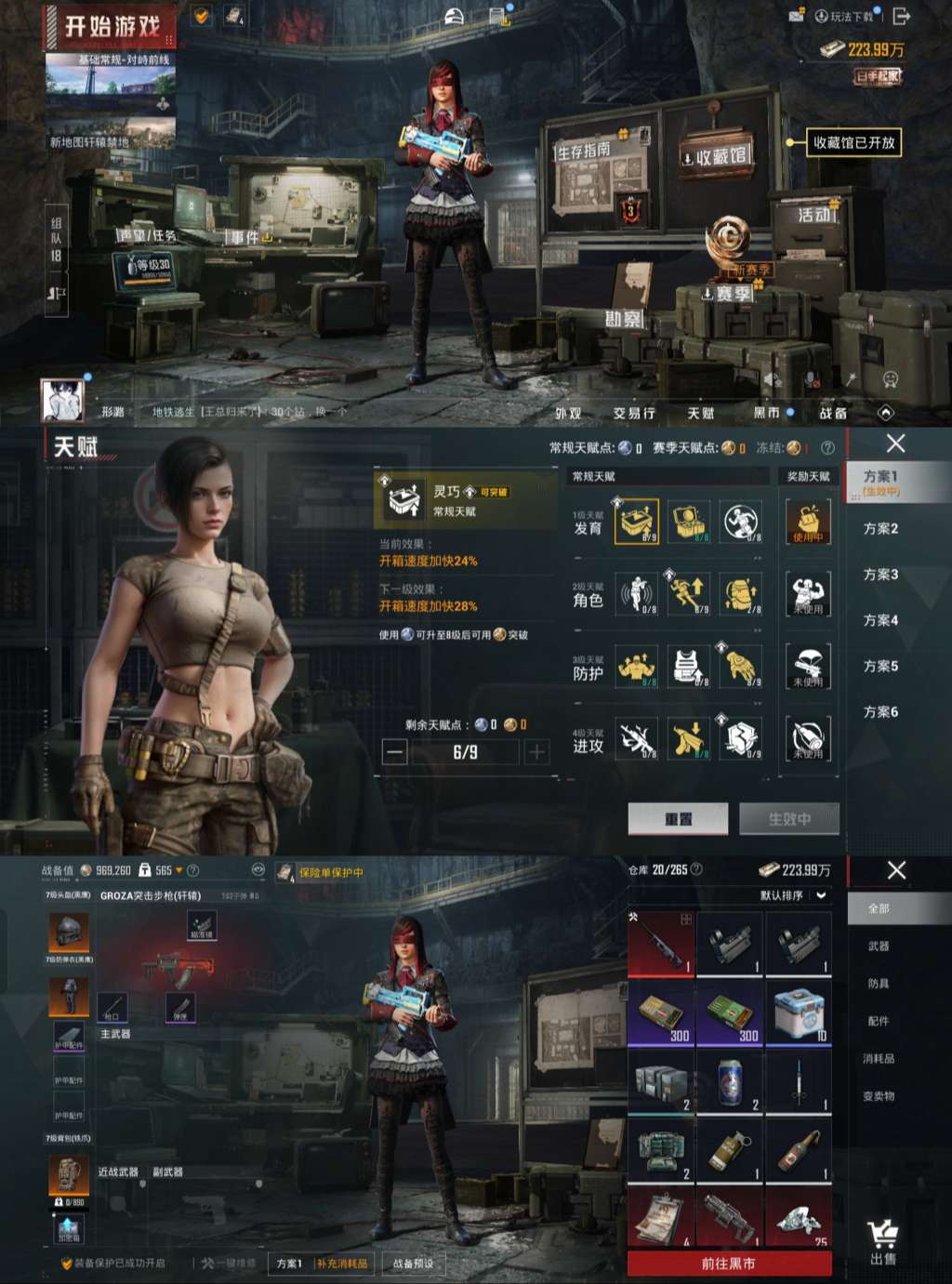Increase talent level with plus button
The width and height of the screenshot is (952, 1284).
click(536, 752)
